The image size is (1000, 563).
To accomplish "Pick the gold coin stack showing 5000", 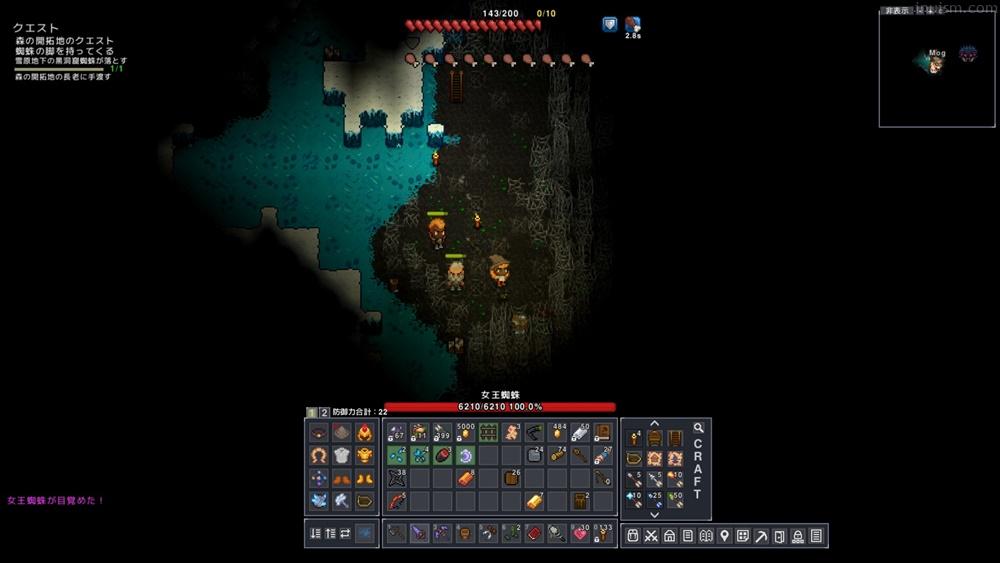I will (x=466, y=433).
